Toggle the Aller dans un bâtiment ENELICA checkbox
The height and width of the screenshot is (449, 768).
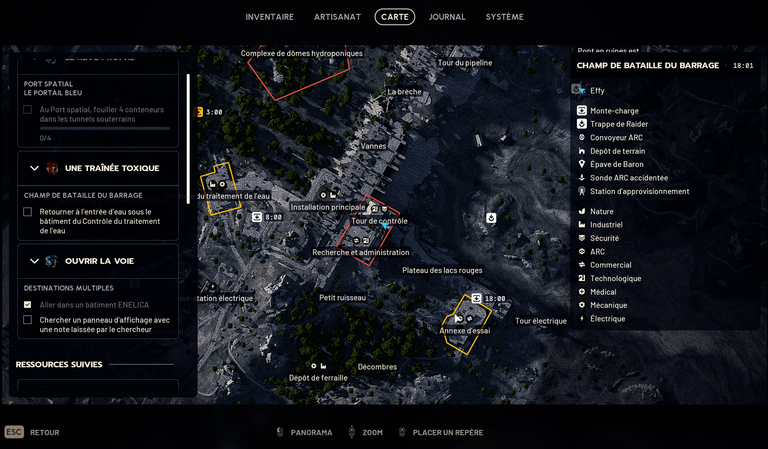[x=28, y=305]
